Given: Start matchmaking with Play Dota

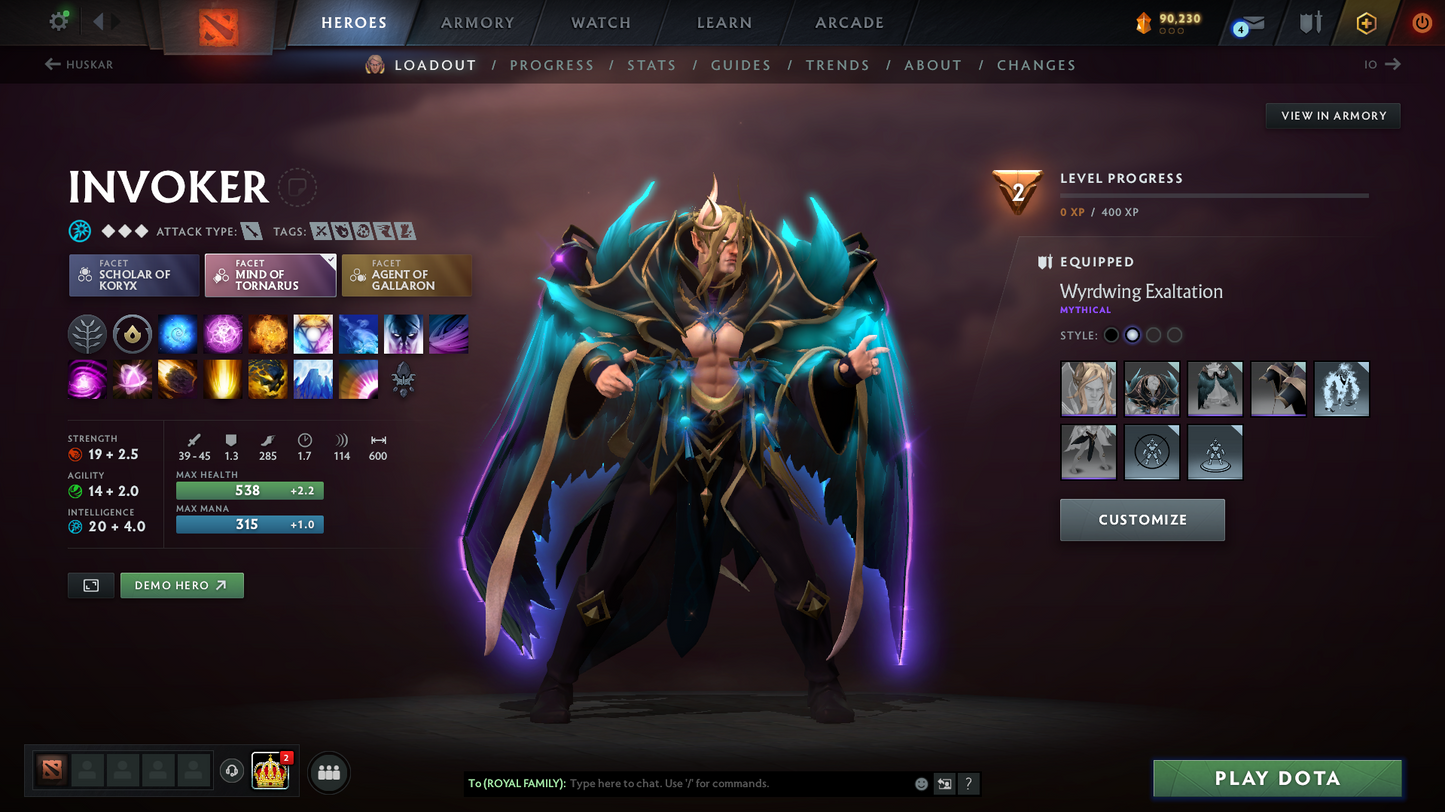Looking at the screenshot, I should pyautogui.click(x=1277, y=778).
